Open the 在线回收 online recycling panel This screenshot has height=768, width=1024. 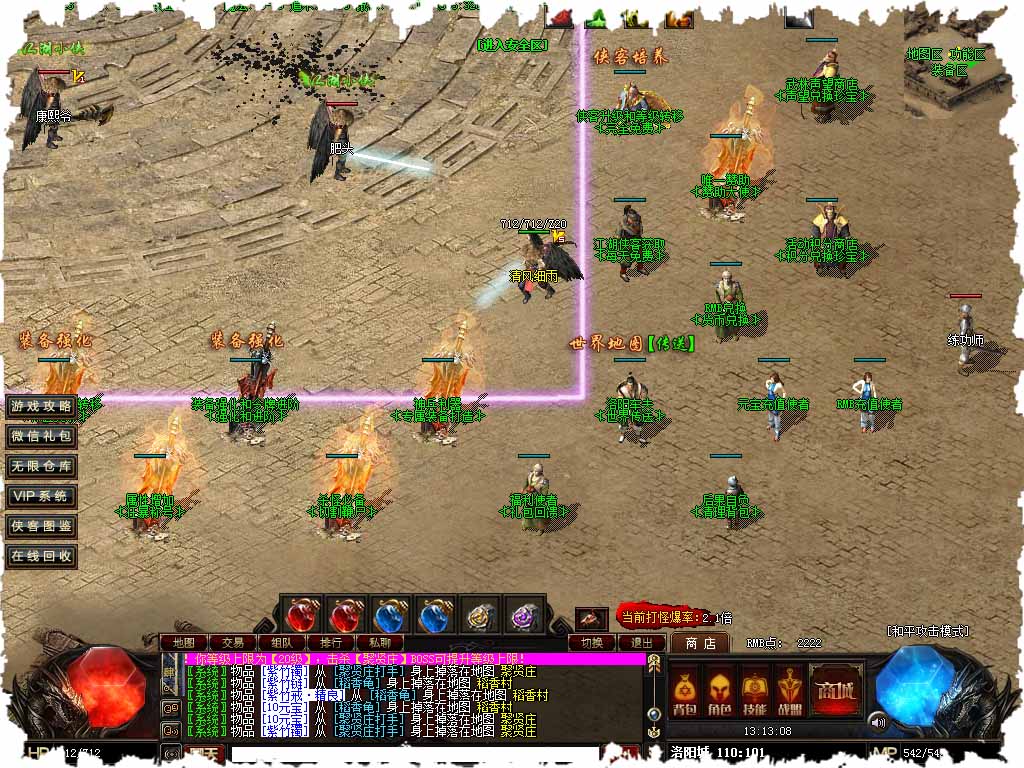pos(41,556)
